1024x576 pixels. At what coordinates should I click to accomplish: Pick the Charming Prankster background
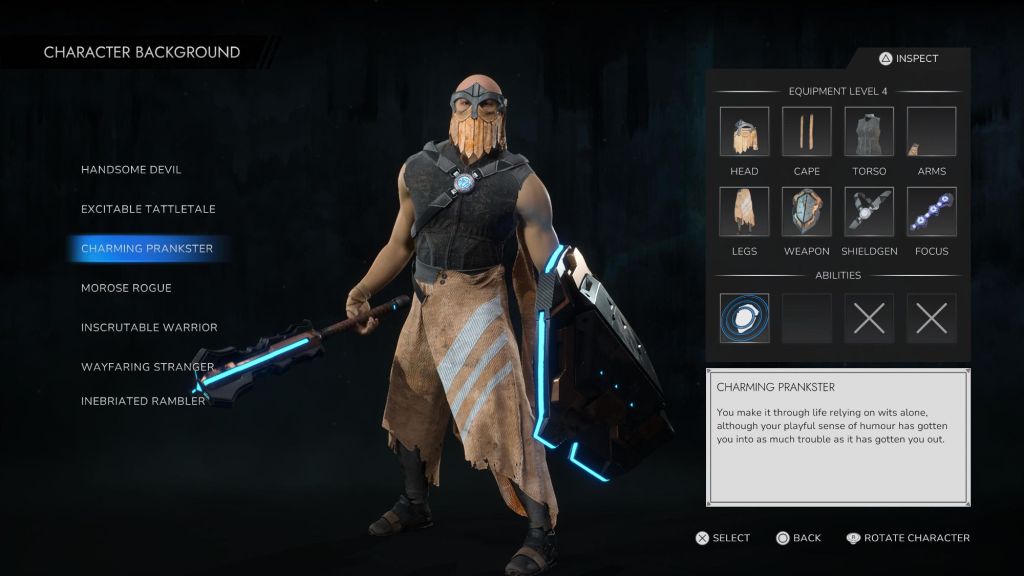[x=147, y=248]
